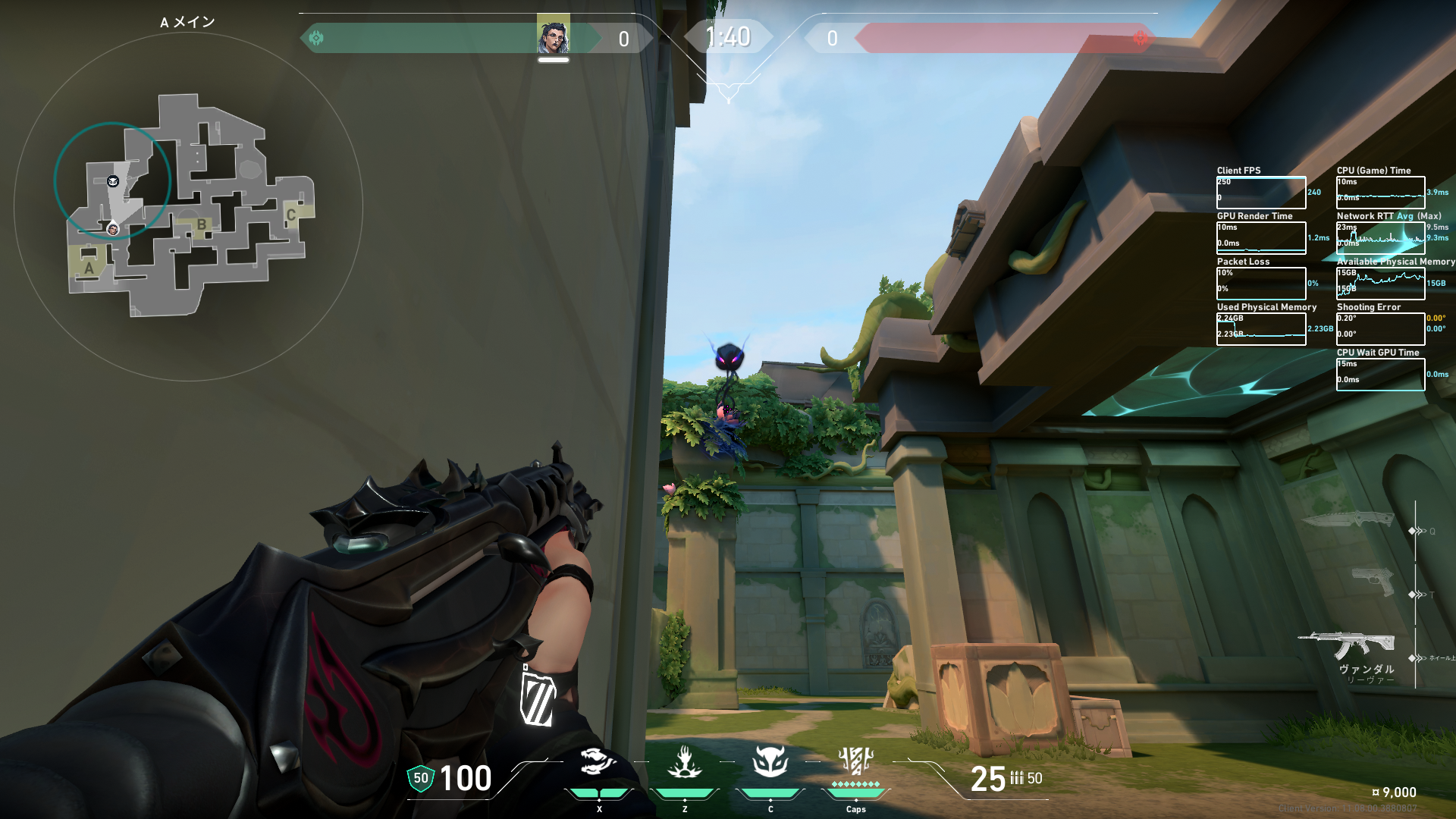Activate the Haunt masked-face ability icon
This screenshot has height=819, width=1456.
770,762
